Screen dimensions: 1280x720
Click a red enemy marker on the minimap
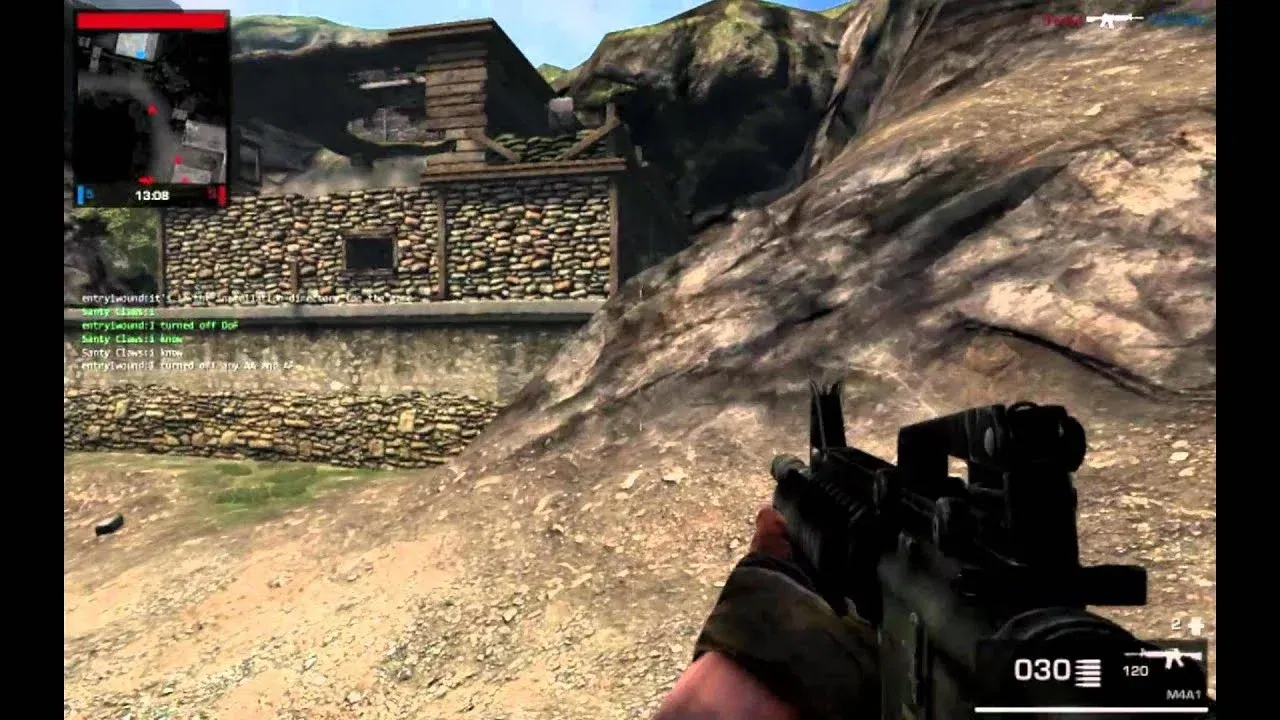[152, 110]
